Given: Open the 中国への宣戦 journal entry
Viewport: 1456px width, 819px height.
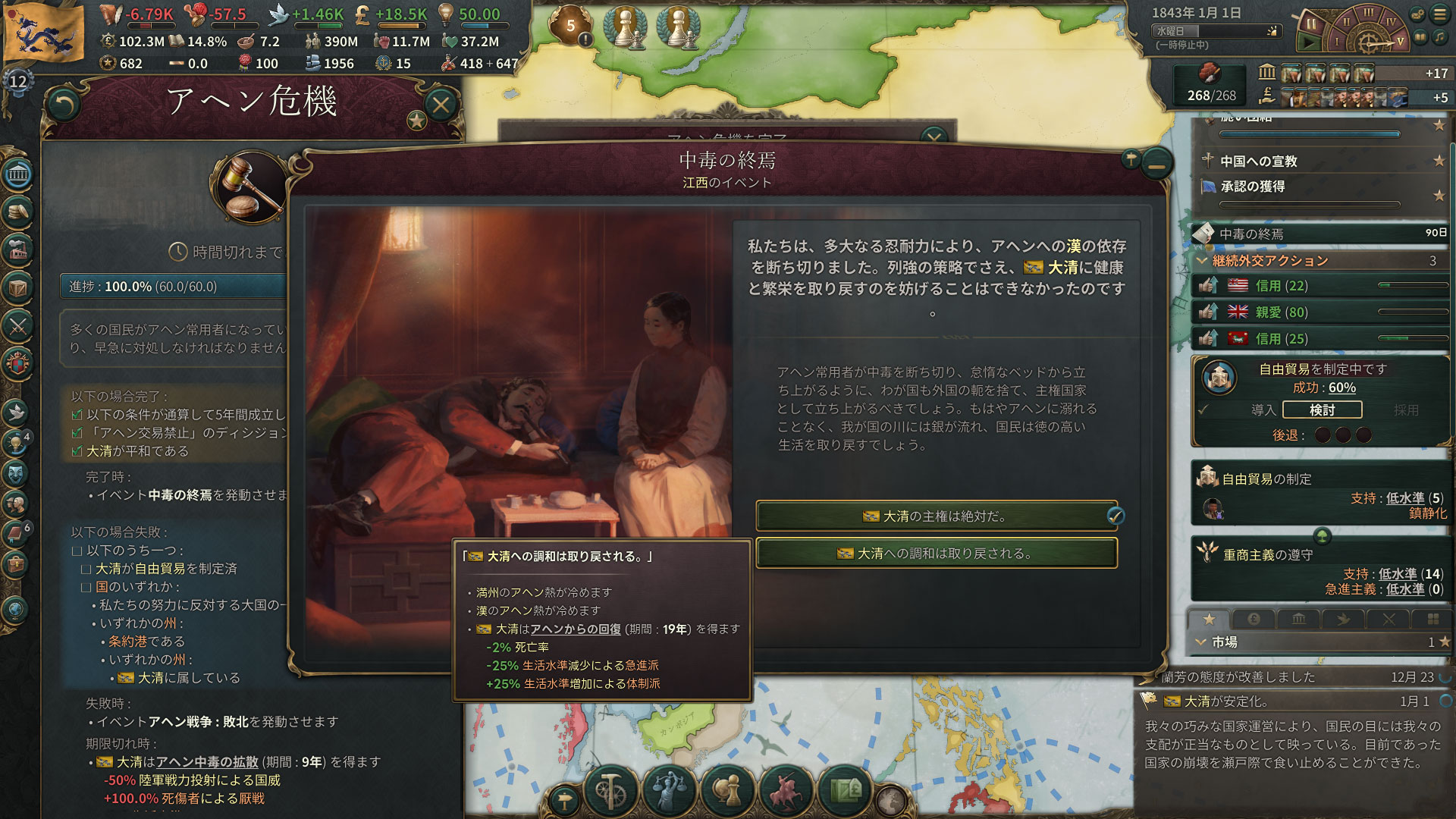Looking at the screenshot, I should point(1259,161).
